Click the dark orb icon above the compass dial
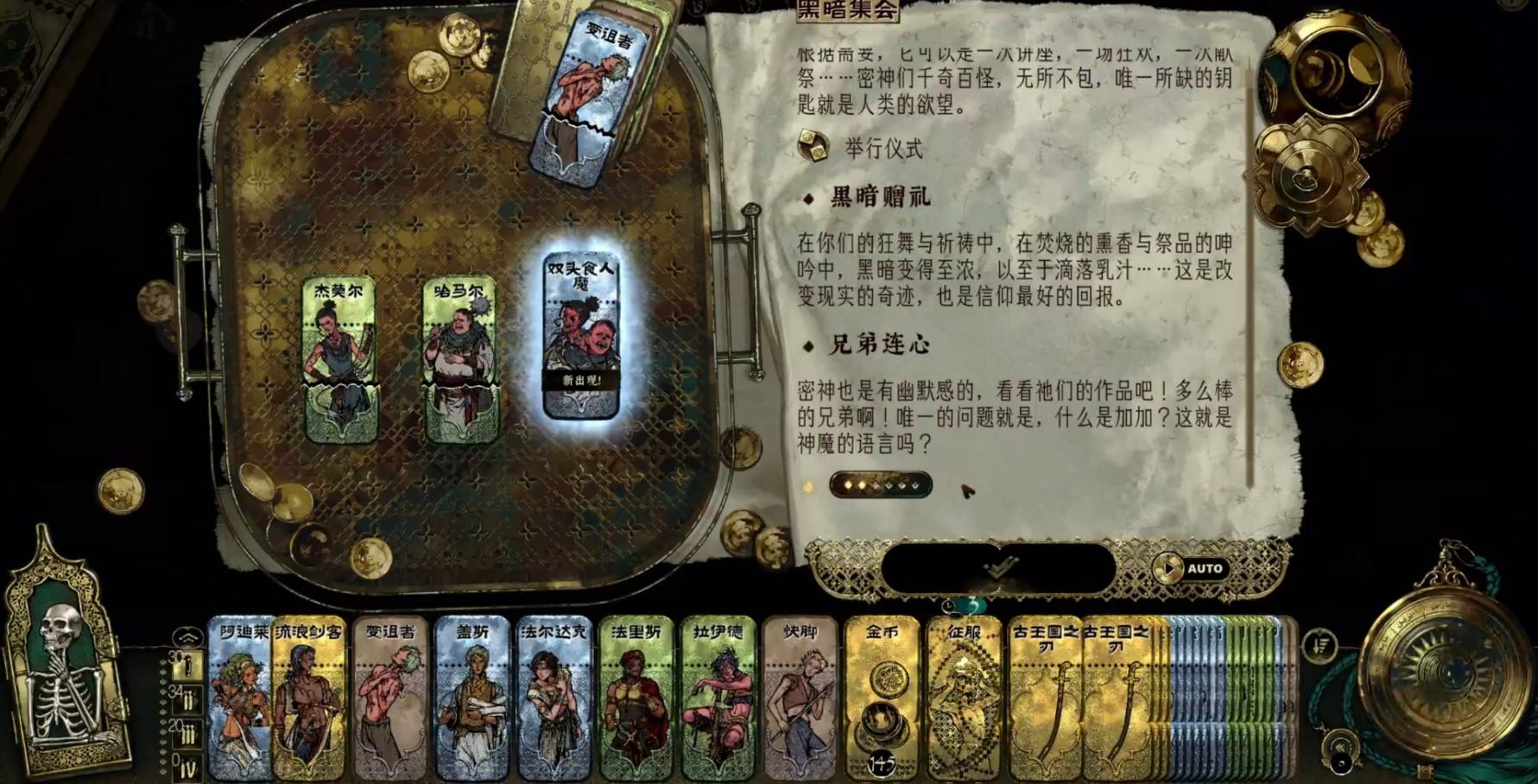 click(1341, 762)
